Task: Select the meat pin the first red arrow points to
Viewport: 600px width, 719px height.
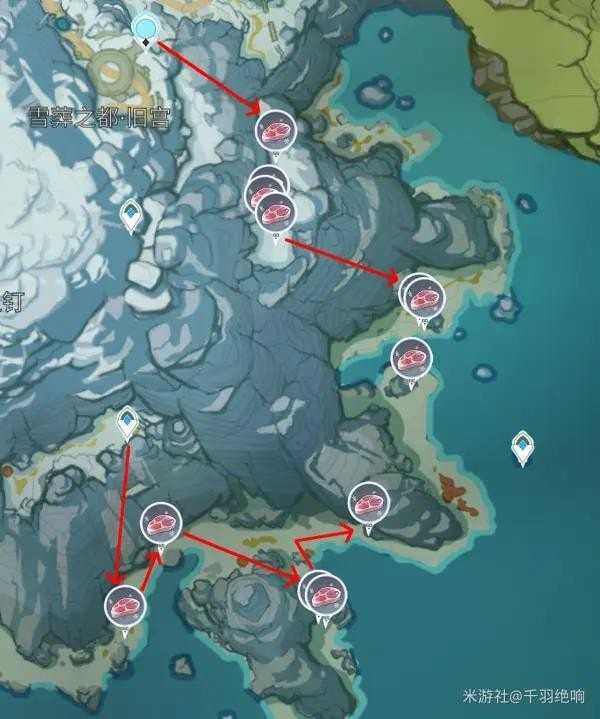Action: pyautogui.click(x=274, y=130)
